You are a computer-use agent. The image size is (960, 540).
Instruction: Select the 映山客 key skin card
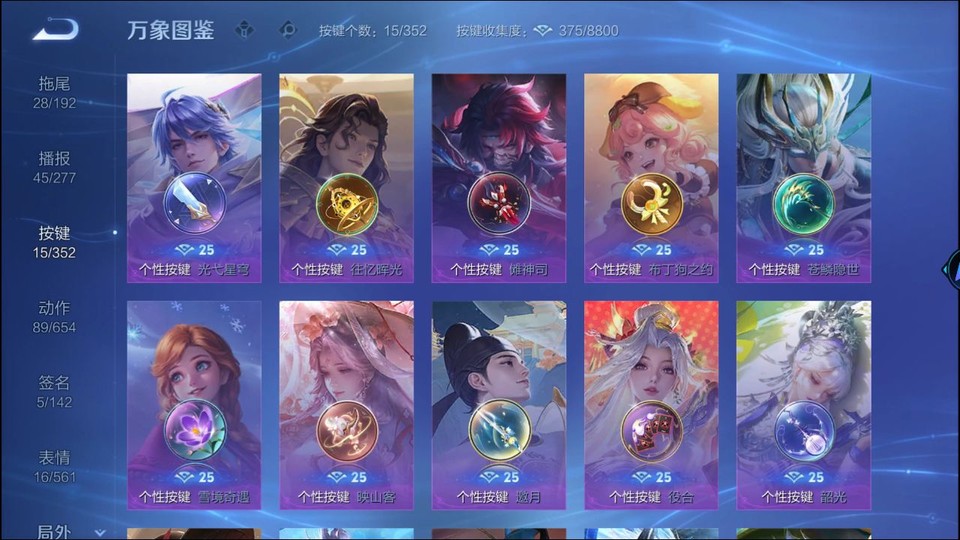(346, 405)
